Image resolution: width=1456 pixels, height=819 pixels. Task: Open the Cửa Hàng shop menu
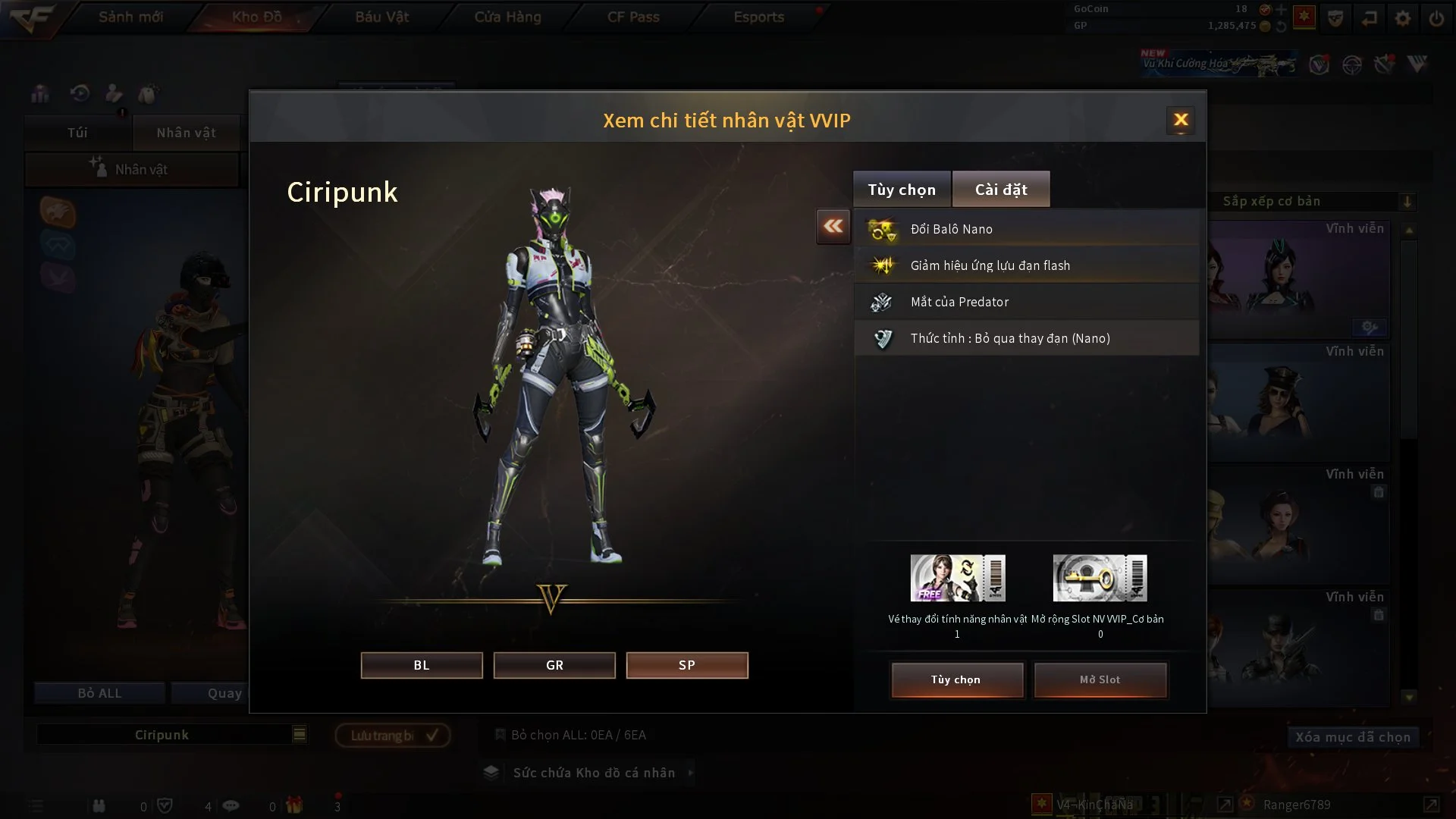pos(507,17)
